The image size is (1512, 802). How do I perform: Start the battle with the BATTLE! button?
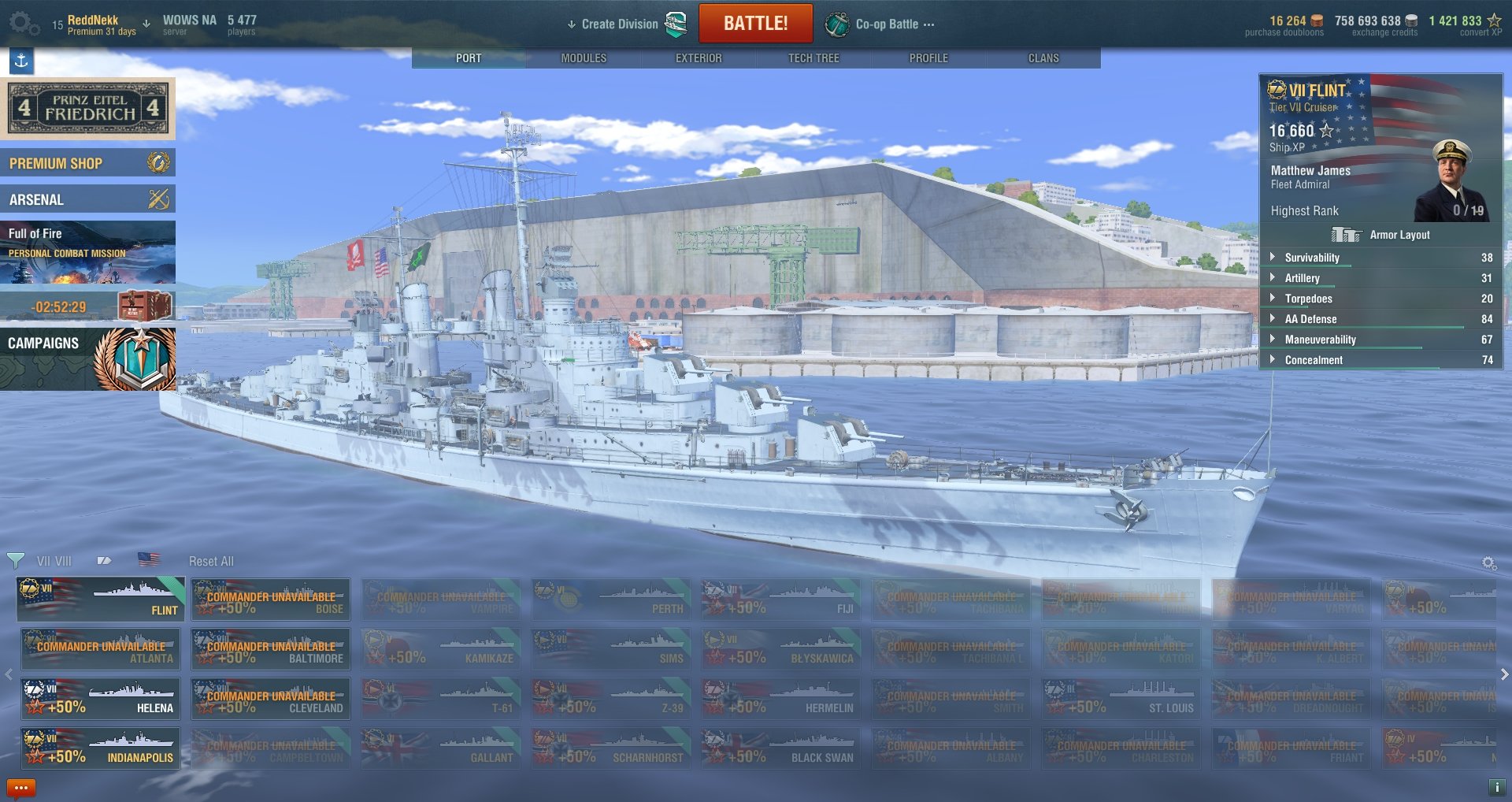point(755,24)
